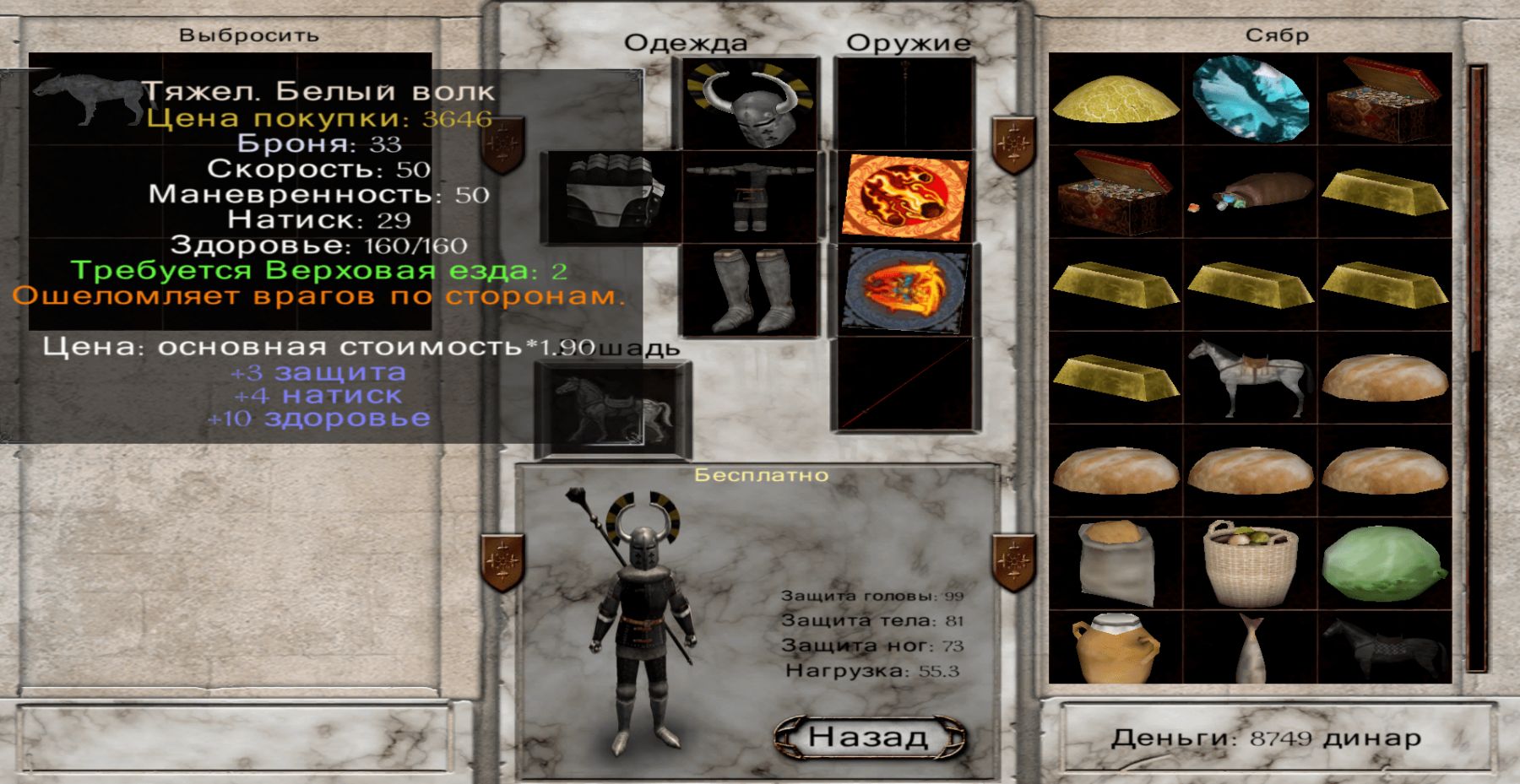Select the steel boots equipment slot

pyautogui.click(x=748, y=290)
